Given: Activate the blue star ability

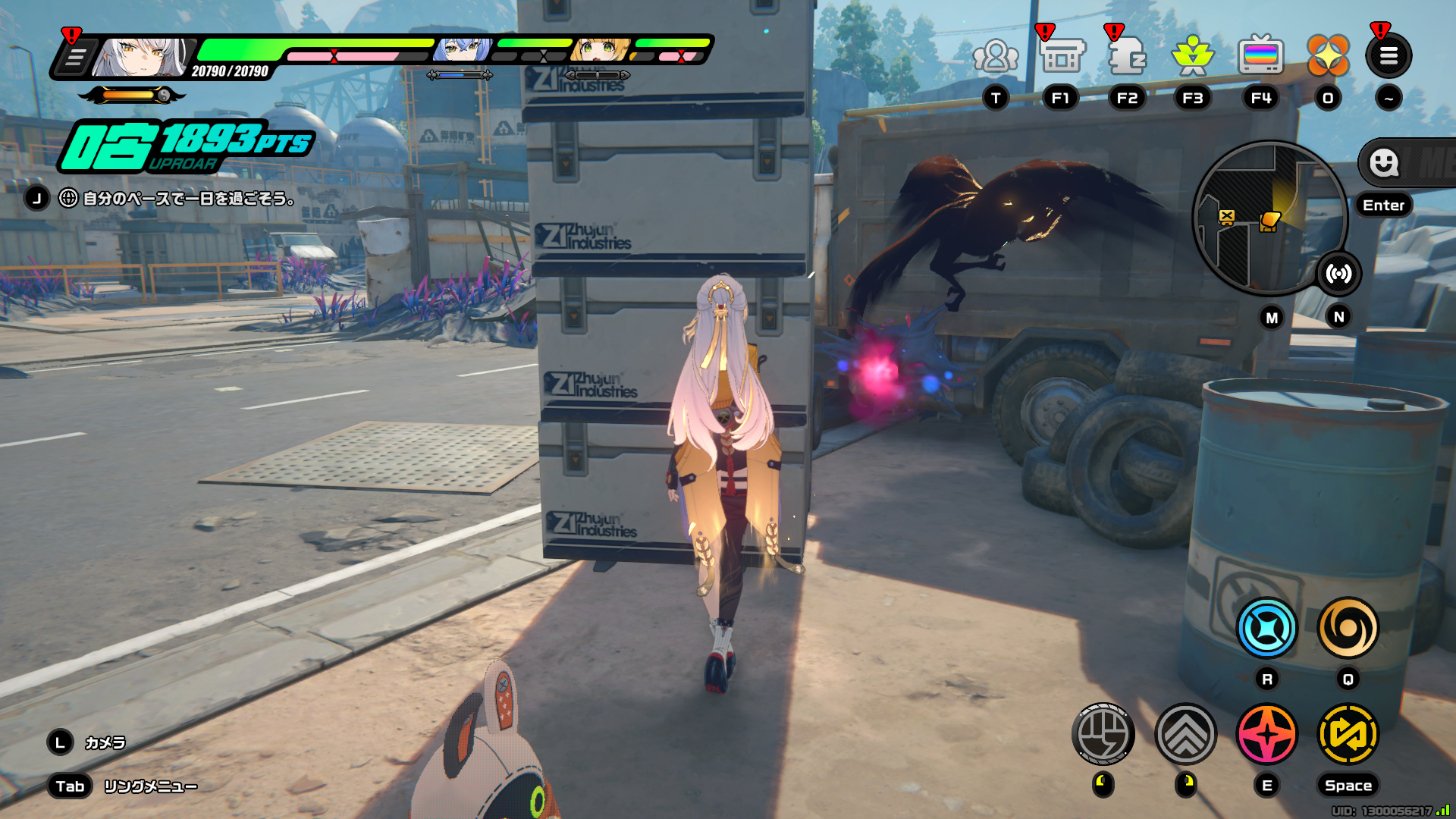Looking at the screenshot, I should (x=1266, y=629).
